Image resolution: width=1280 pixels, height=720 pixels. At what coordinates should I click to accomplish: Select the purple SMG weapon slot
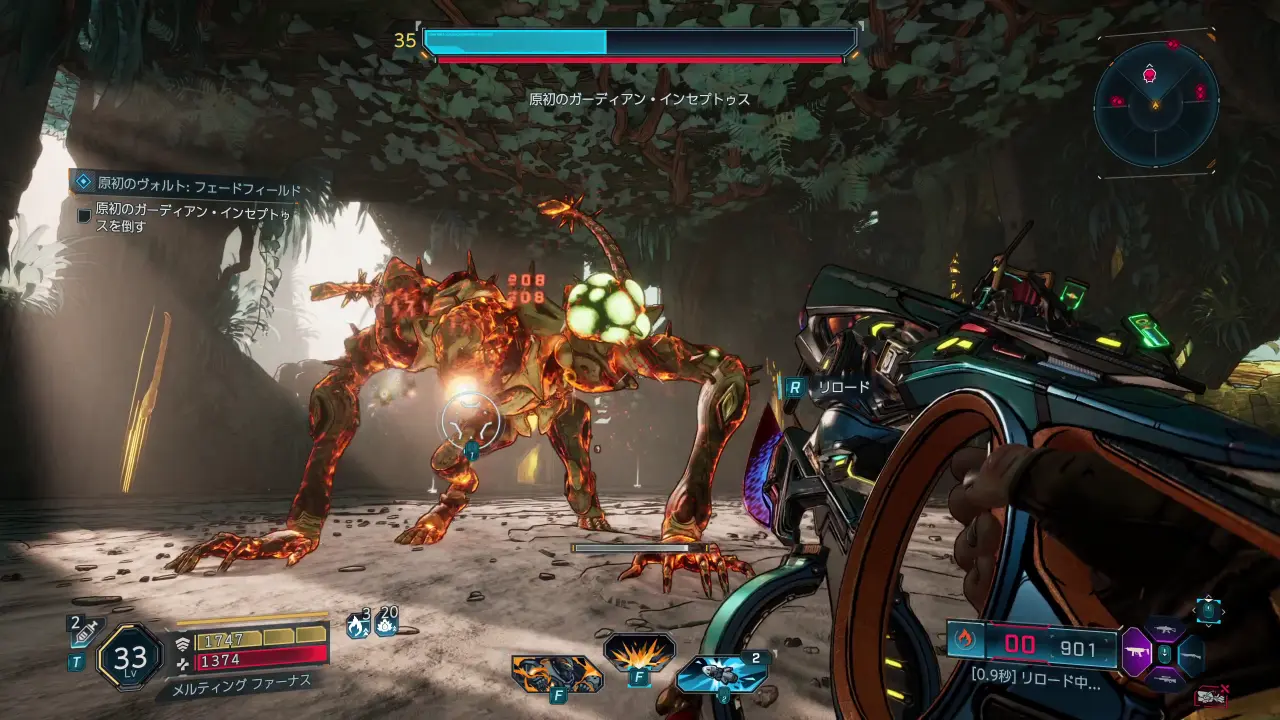coord(1136,653)
